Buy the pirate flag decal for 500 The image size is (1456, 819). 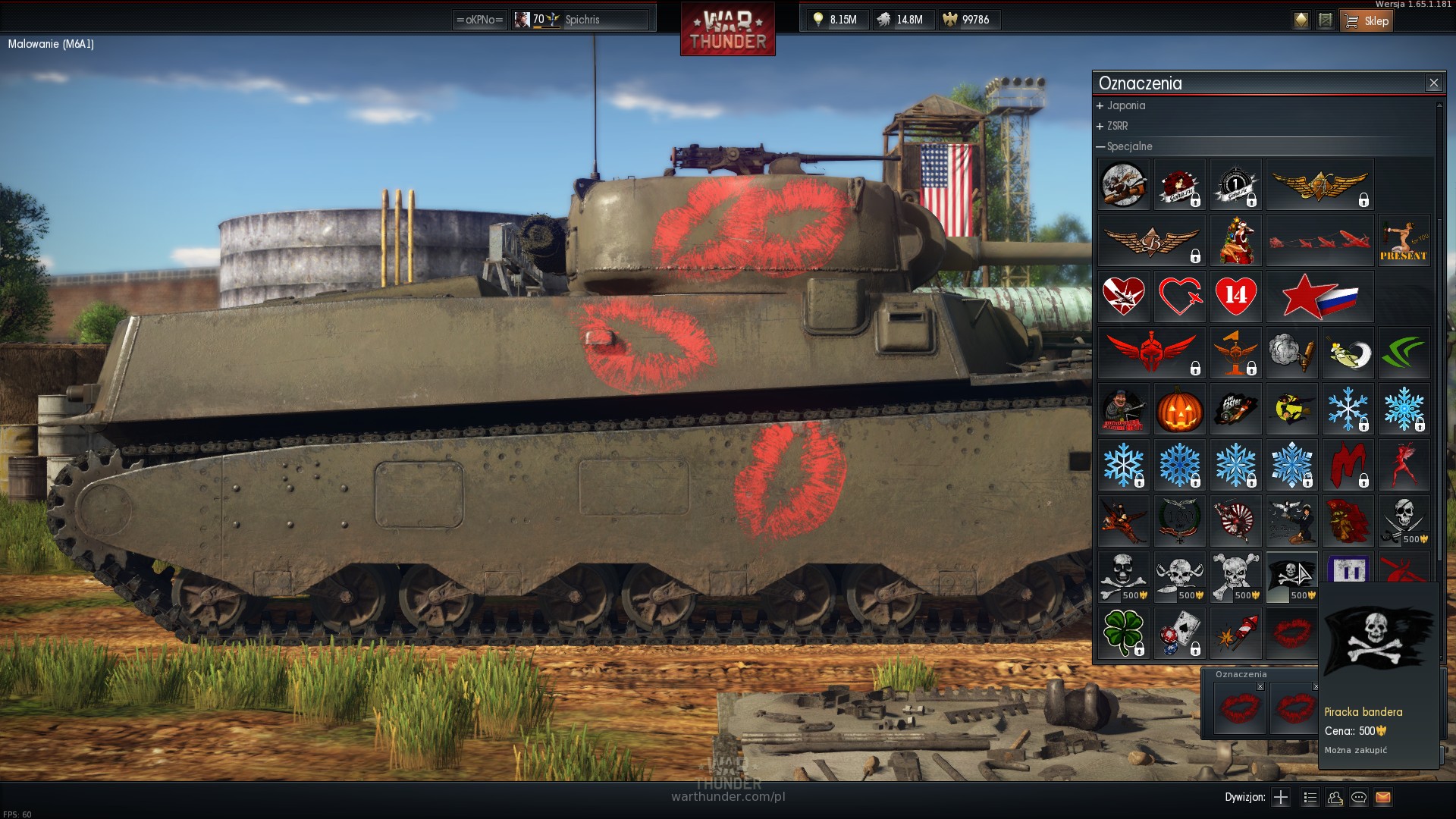pyautogui.click(x=1291, y=577)
